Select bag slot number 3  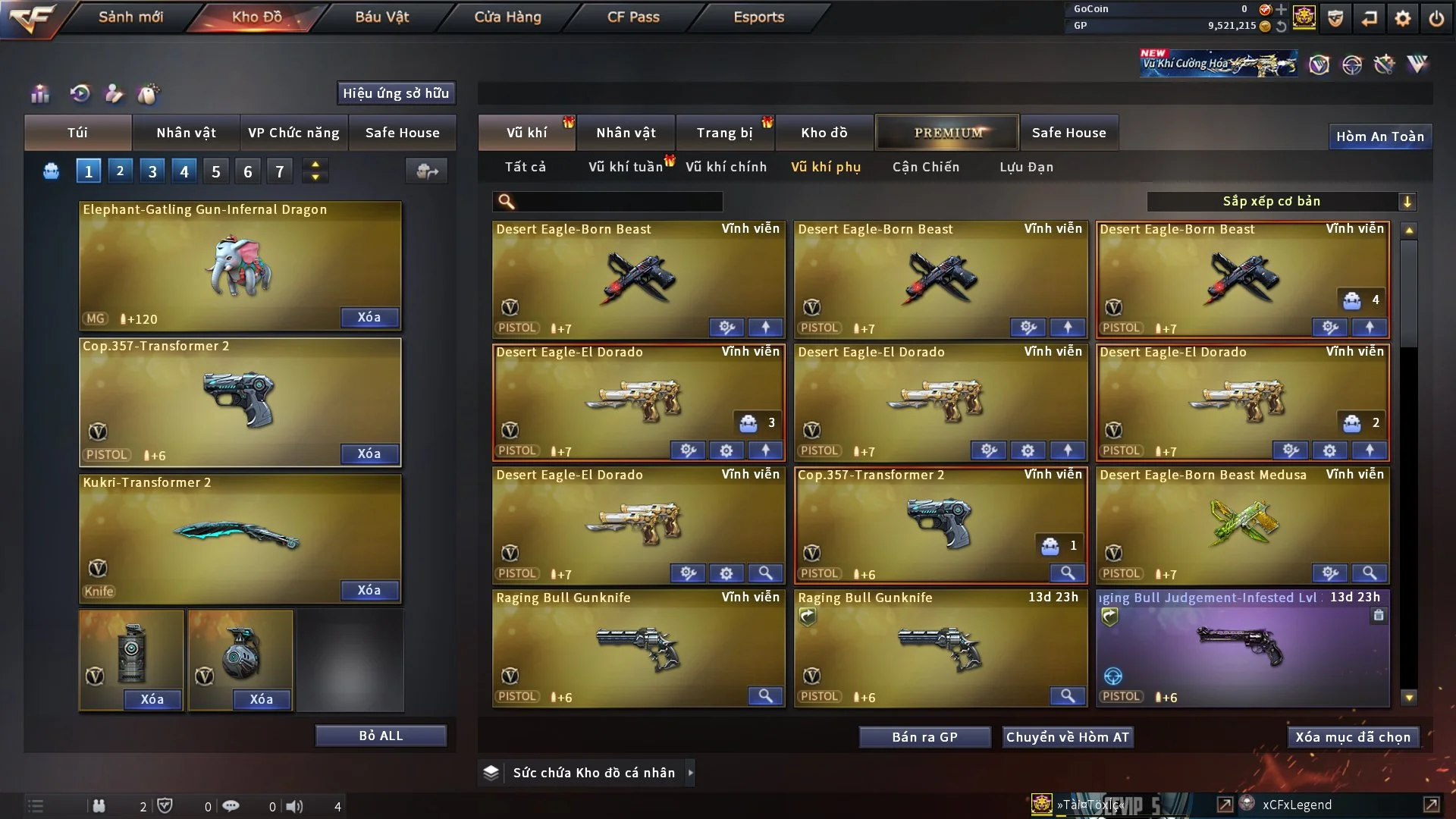click(152, 171)
